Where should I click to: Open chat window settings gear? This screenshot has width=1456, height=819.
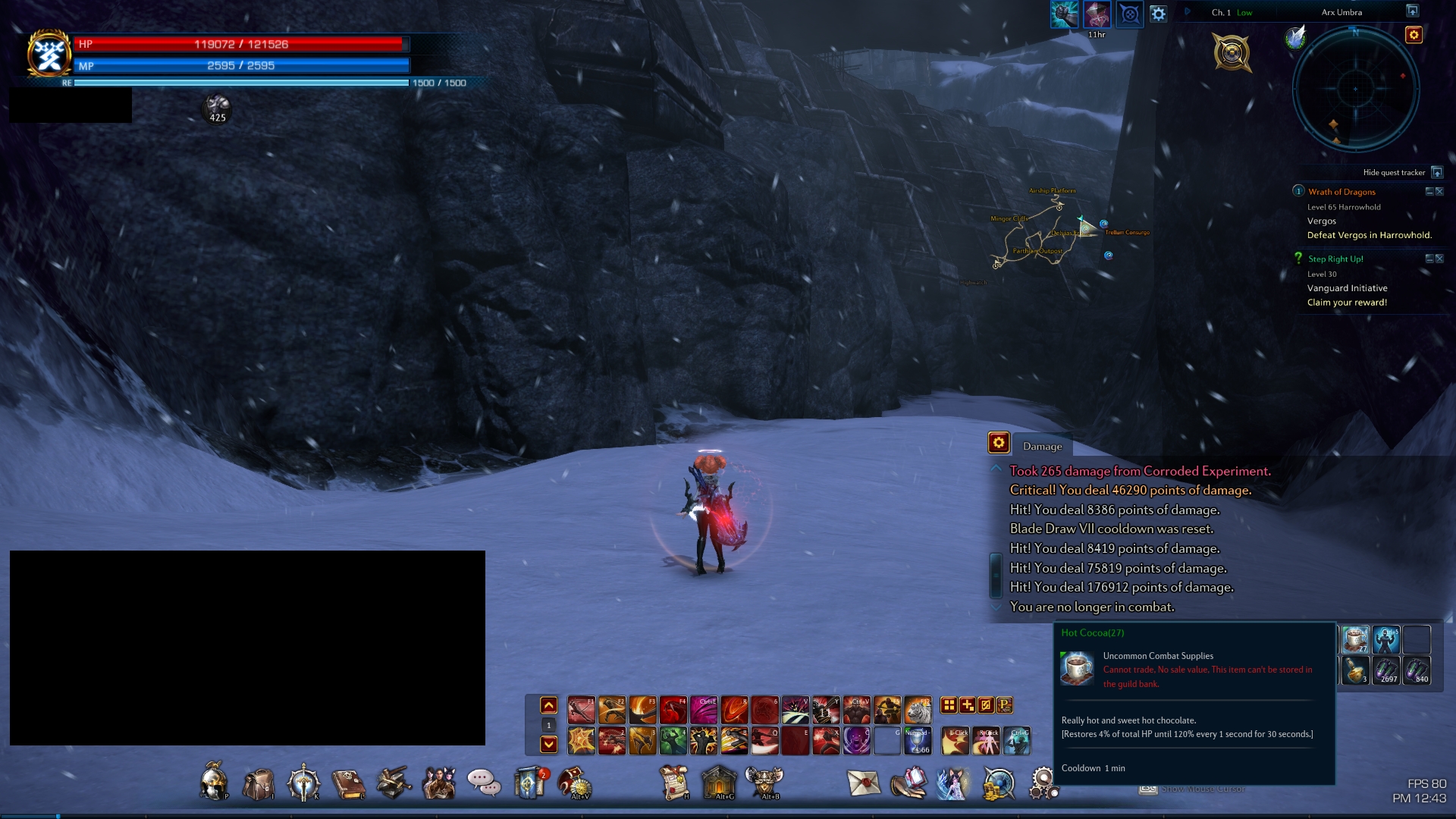pos(999,443)
